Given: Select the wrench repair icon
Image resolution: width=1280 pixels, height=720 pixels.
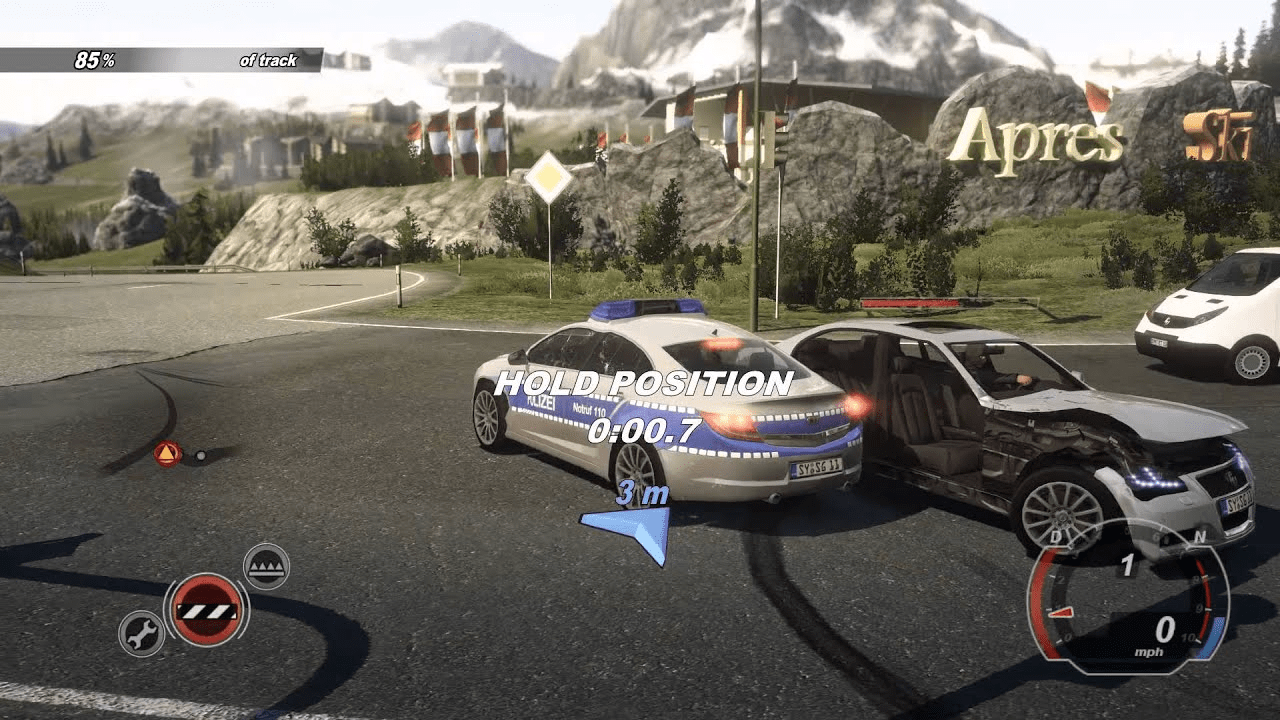Looking at the screenshot, I should pyautogui.click(x=141, y=633).
